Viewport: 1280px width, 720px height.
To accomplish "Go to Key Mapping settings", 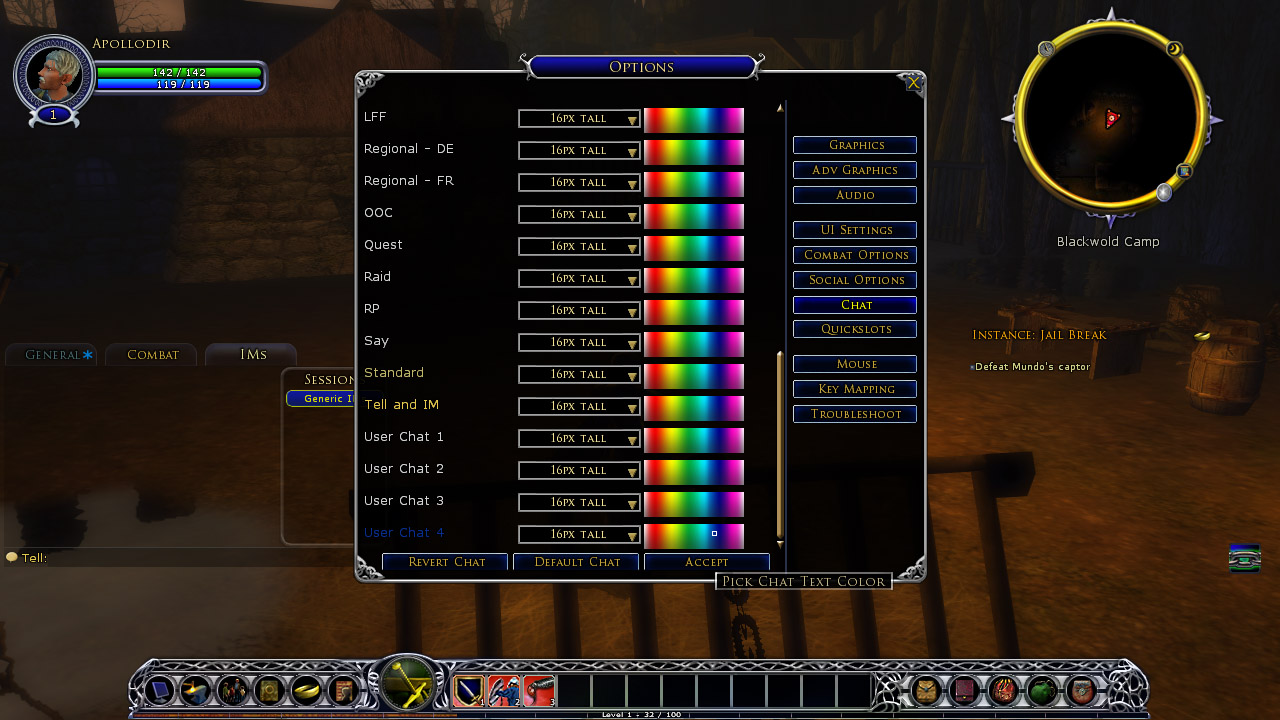I will (855, 389).
